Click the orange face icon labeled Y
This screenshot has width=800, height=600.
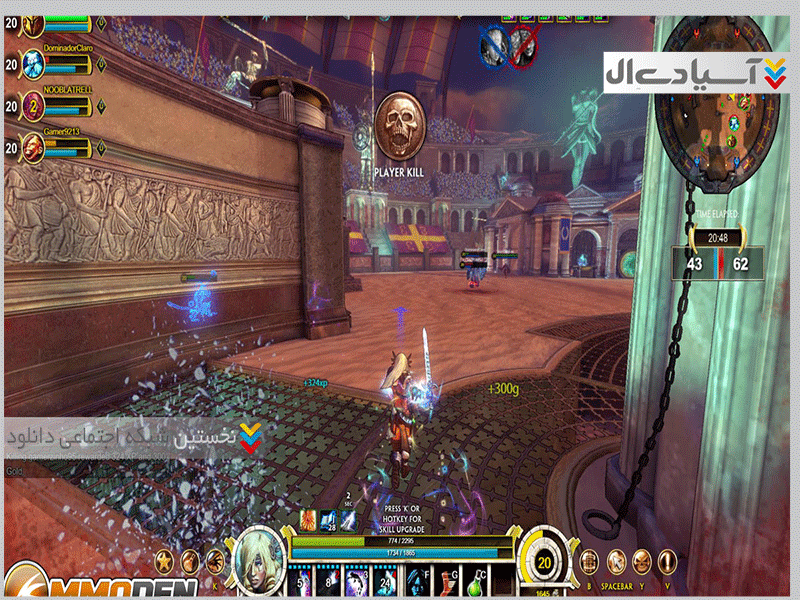coord(641,561)
